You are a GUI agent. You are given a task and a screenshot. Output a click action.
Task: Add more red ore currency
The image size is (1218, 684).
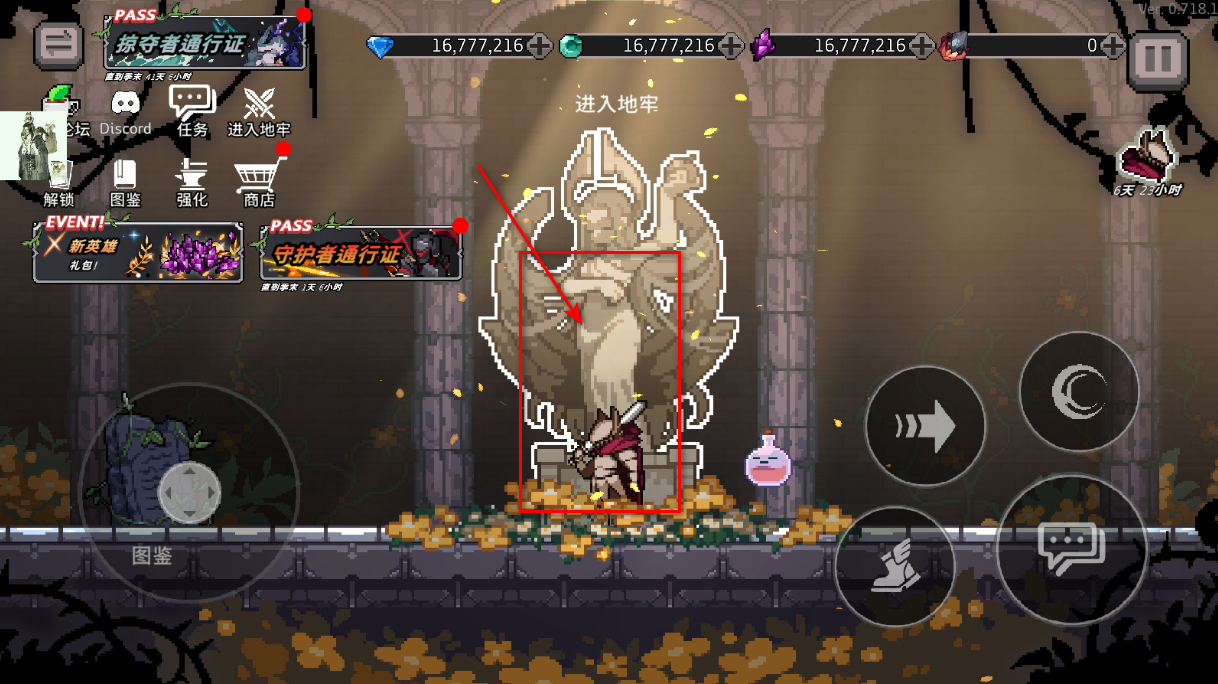[1112, 46]
